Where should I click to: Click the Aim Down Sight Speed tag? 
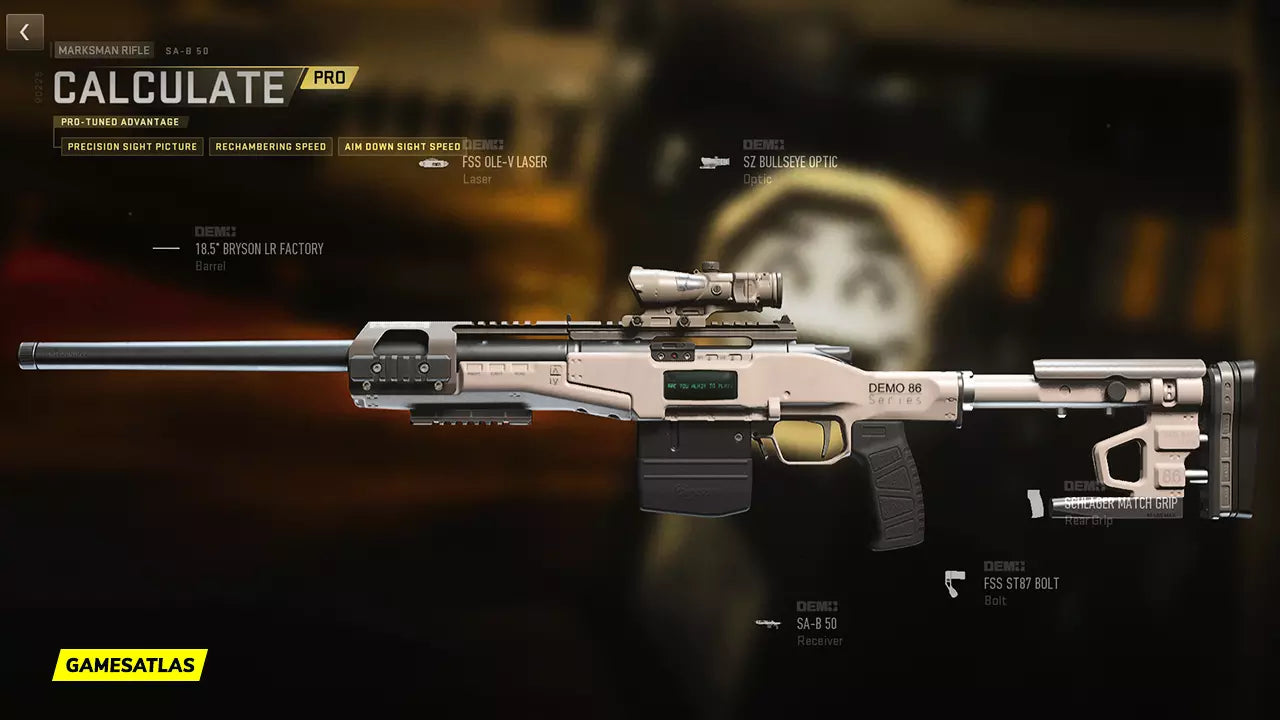tap(402, 147)
